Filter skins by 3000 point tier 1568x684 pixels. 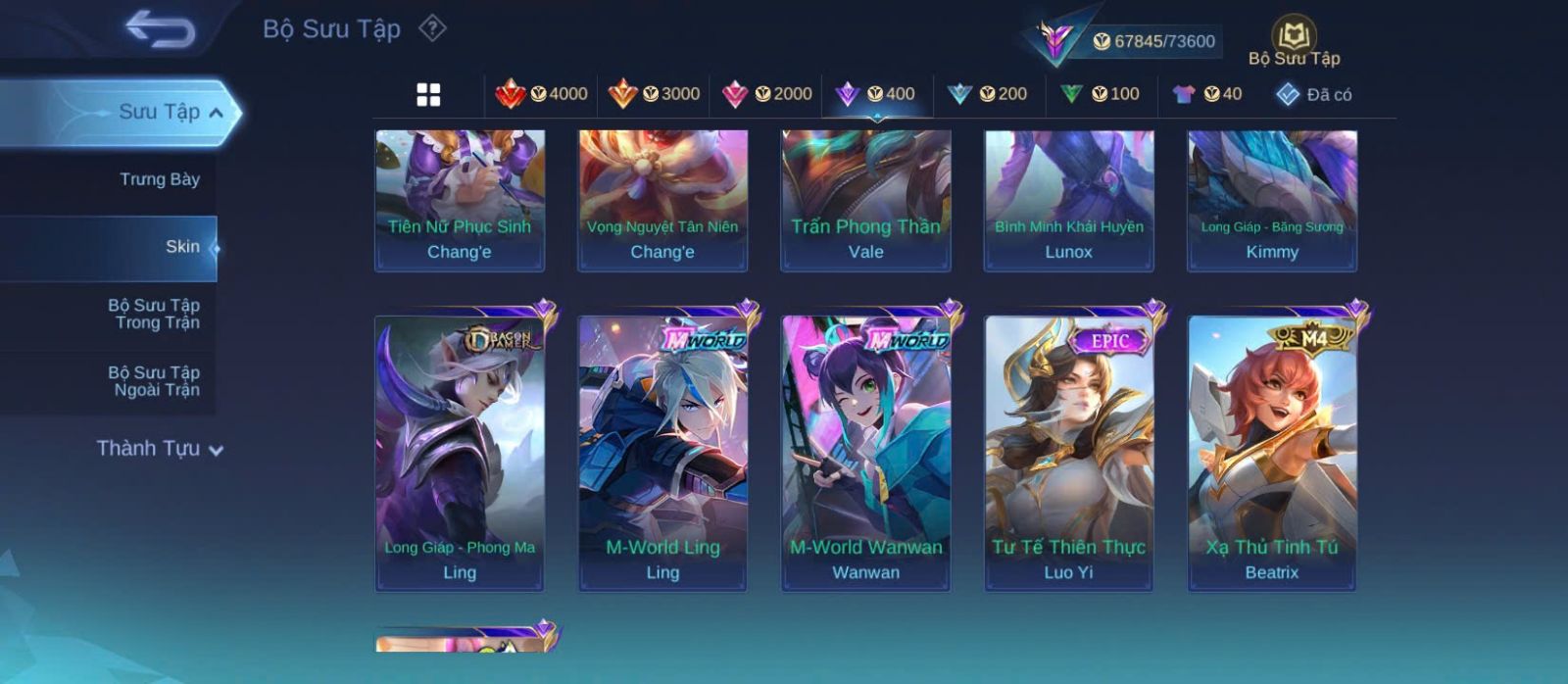pos(655,94)
